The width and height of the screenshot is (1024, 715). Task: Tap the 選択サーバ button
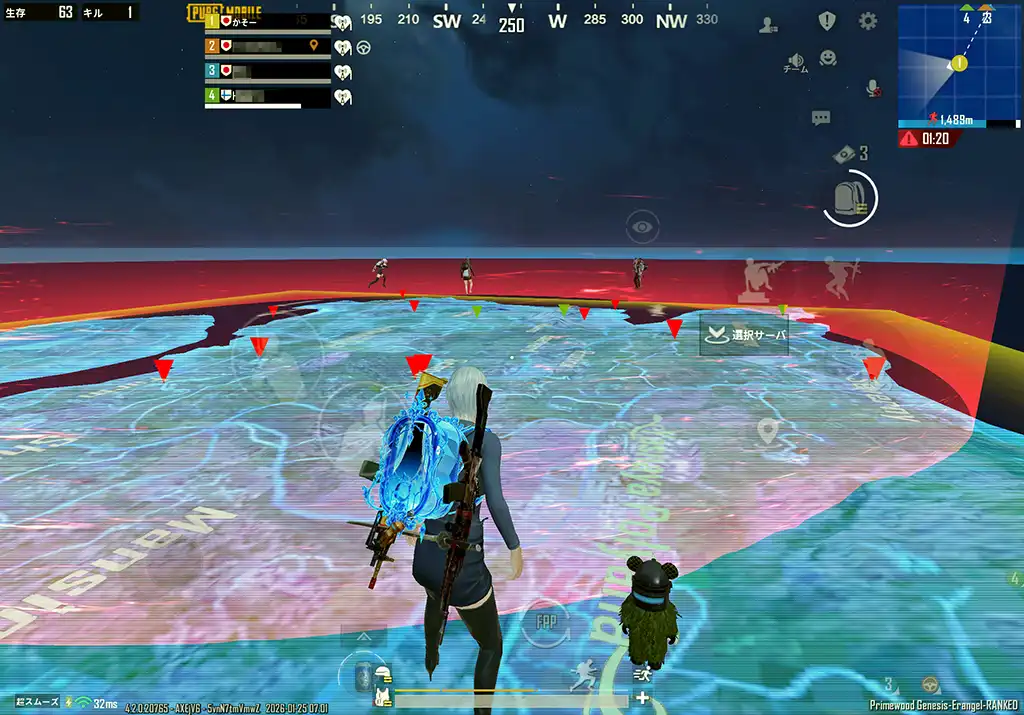coord(745,336)
